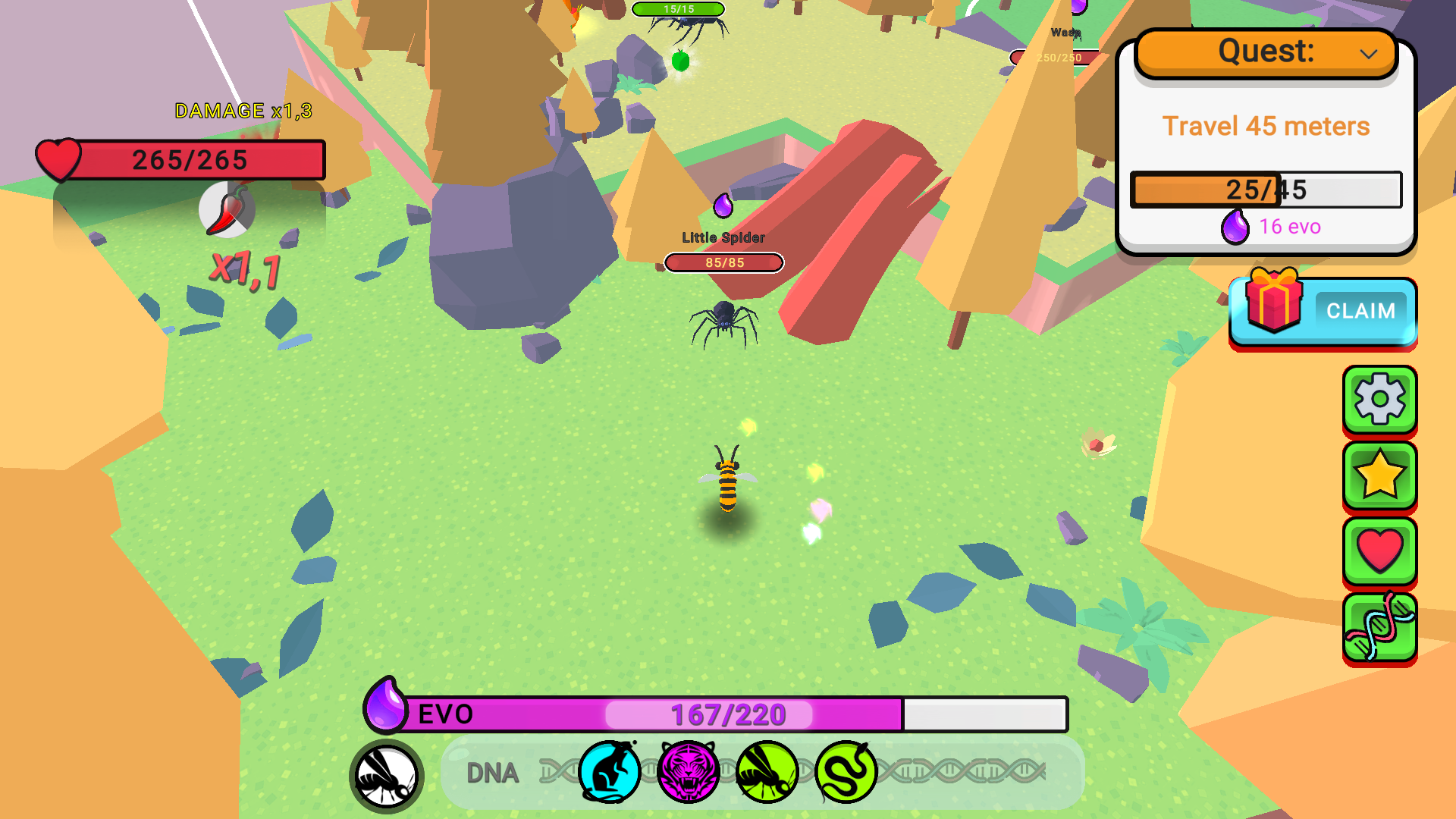Click the Travel 45 meters quest text

pos(1266,125)
